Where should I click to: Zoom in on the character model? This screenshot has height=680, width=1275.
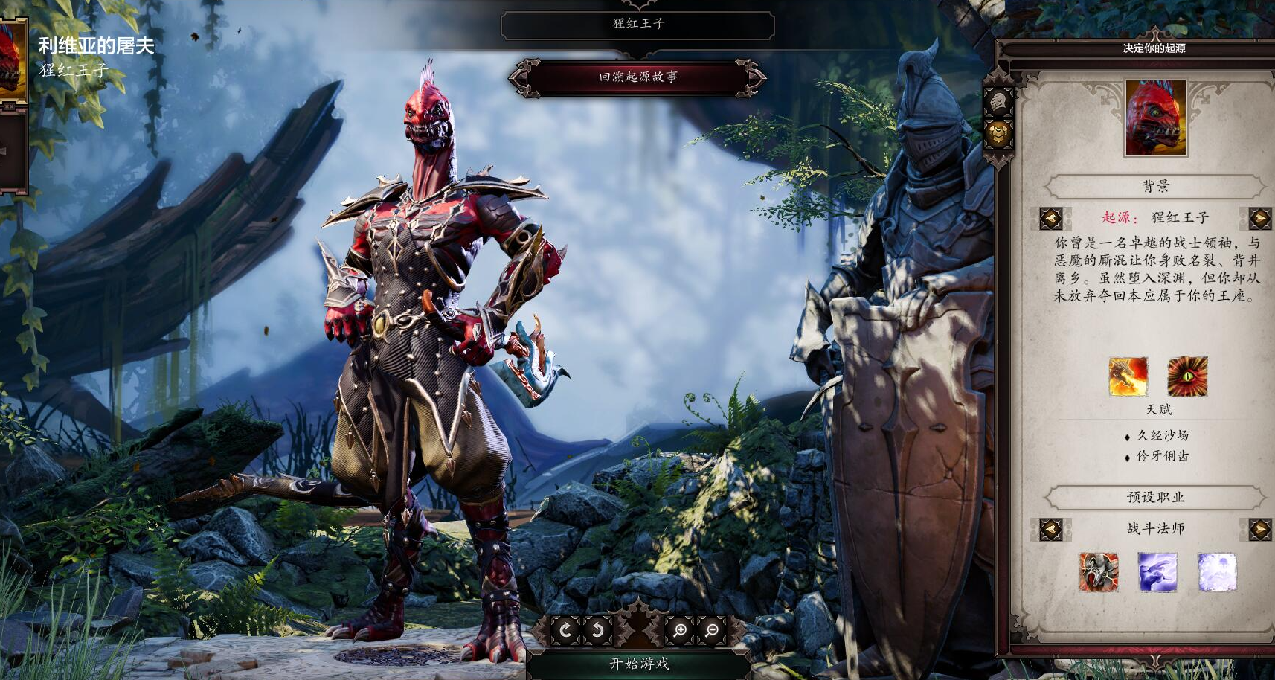coord(679,630)
